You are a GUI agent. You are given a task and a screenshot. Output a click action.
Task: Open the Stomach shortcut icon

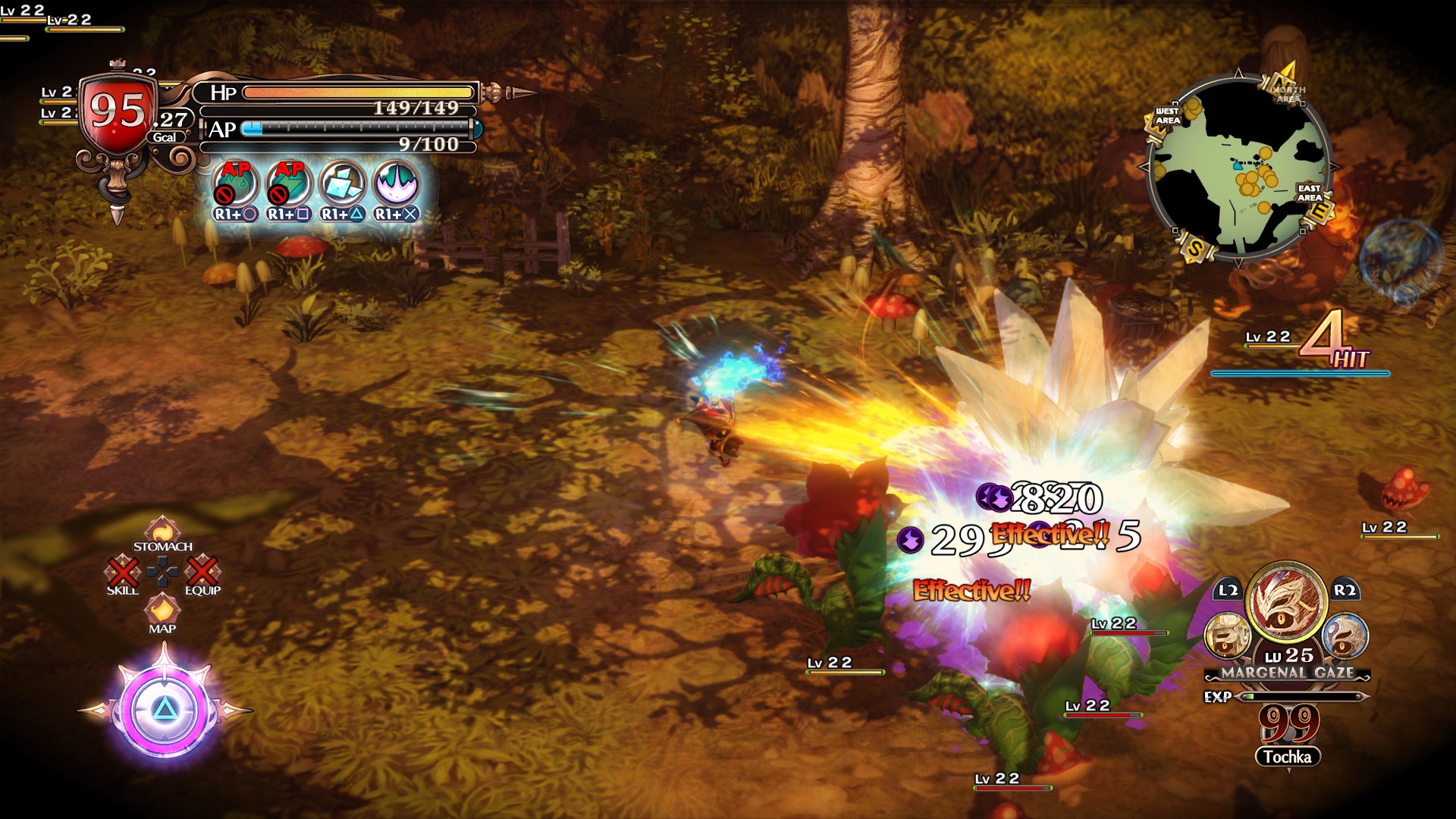(162, 529)
